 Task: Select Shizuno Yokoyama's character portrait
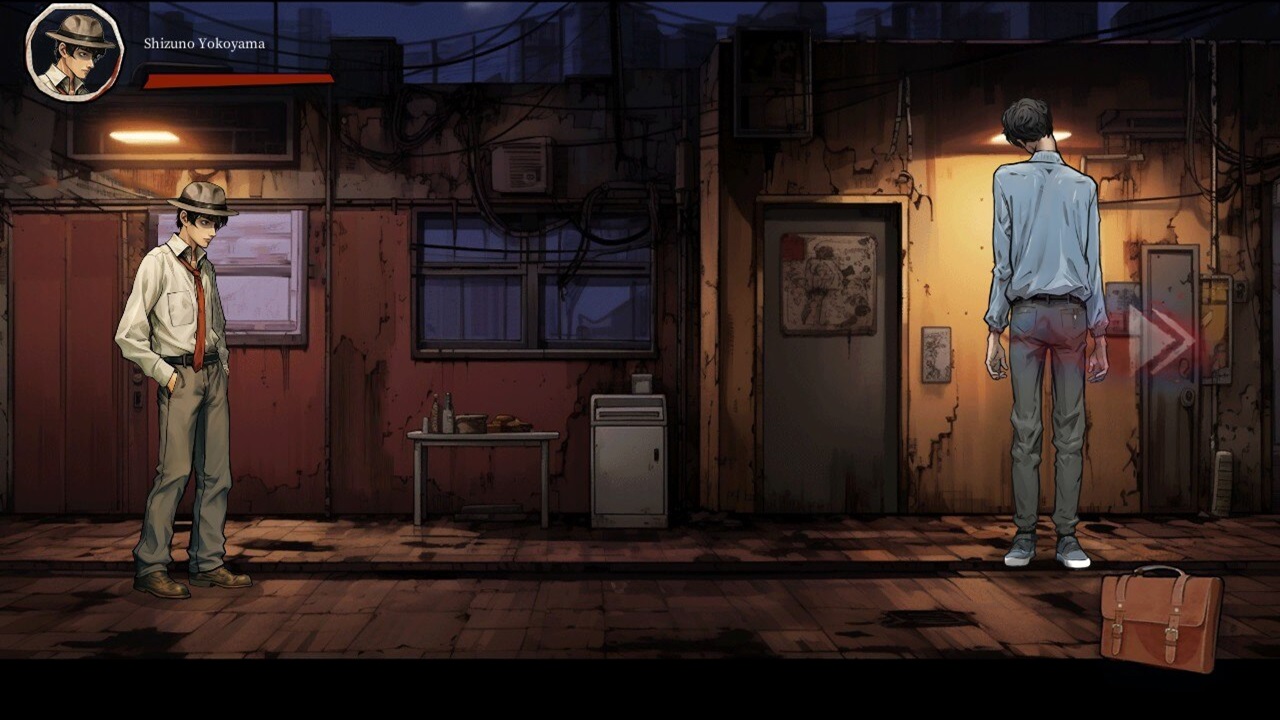tap(74, 52)
